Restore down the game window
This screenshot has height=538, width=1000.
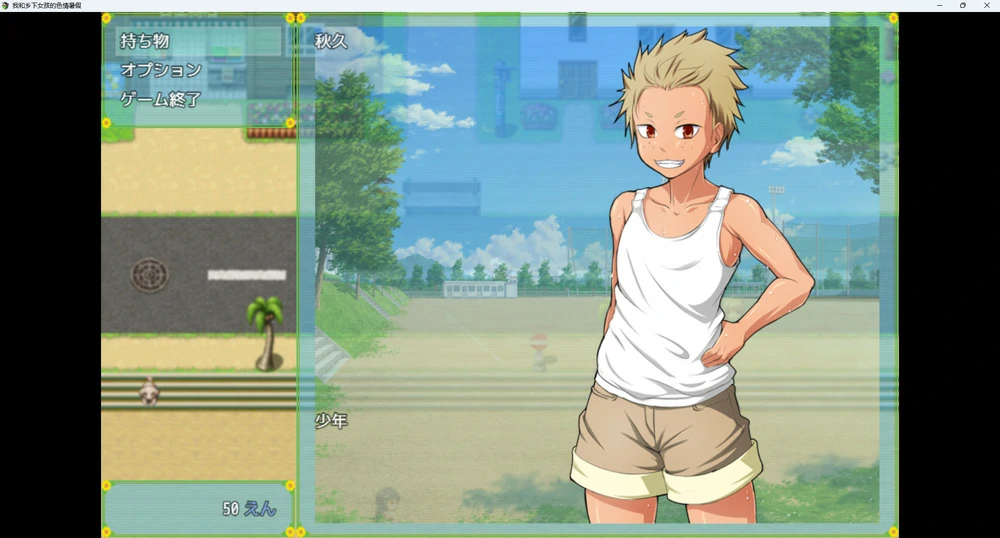click(x=963, y=5)
